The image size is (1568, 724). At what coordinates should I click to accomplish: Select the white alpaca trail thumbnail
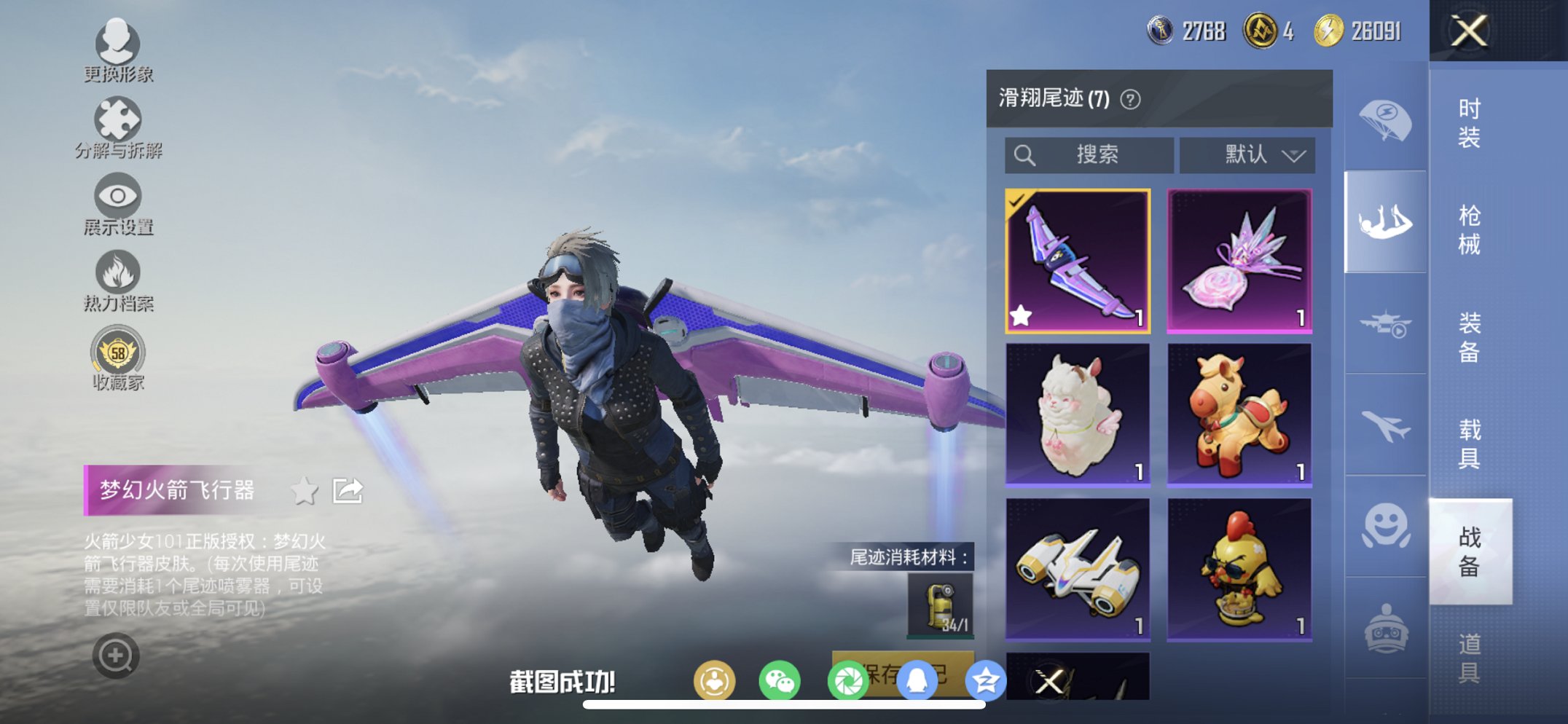[x=1077, y=415]
